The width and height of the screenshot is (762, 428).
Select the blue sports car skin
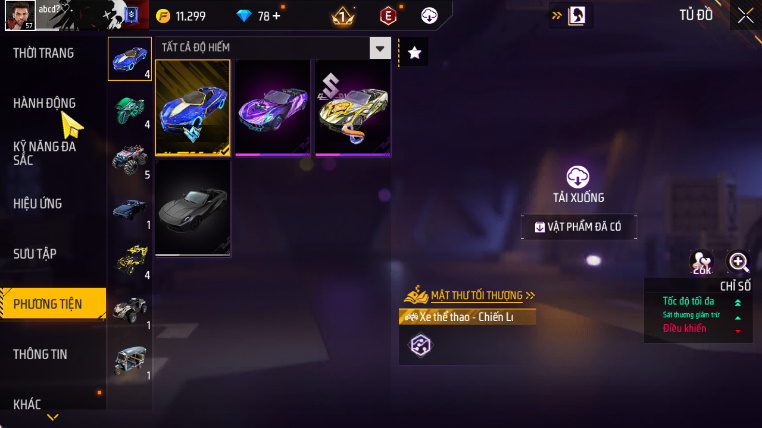[193, 108]
